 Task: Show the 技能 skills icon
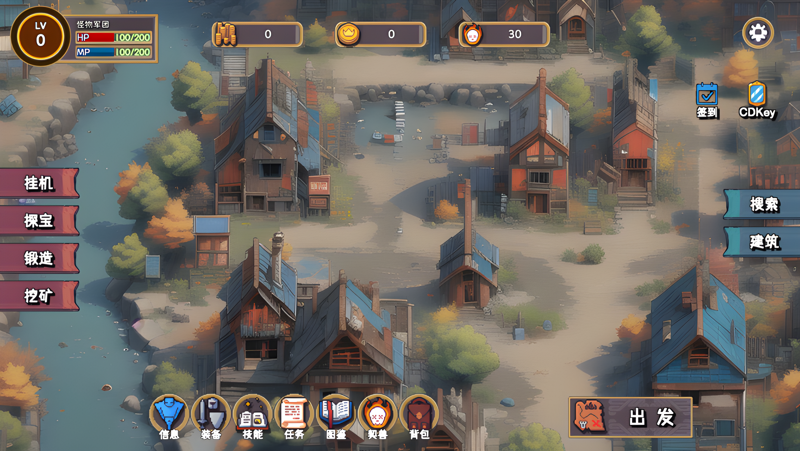click(x=253, y=414)
